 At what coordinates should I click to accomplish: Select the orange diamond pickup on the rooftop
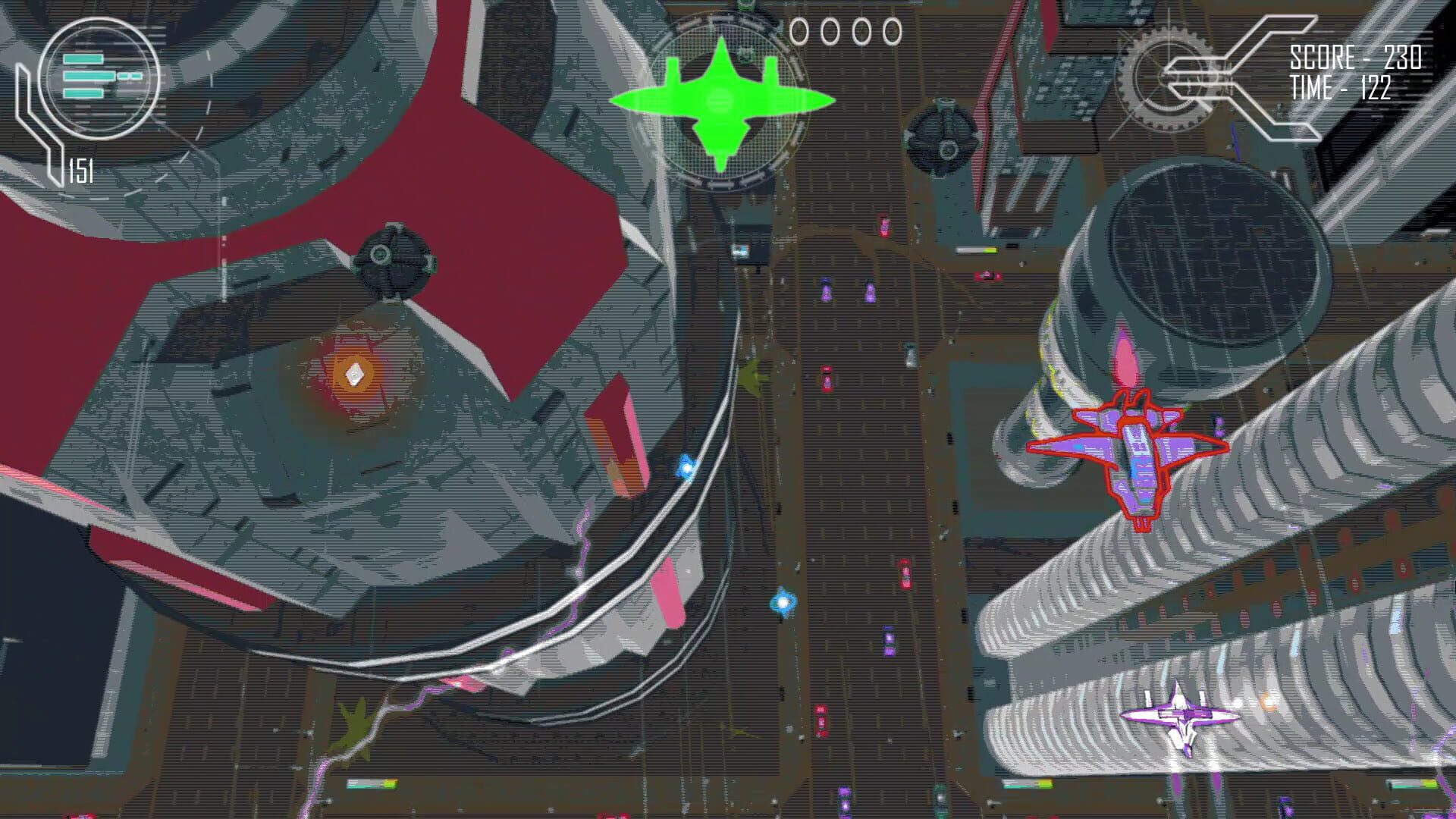click(353, 373)
